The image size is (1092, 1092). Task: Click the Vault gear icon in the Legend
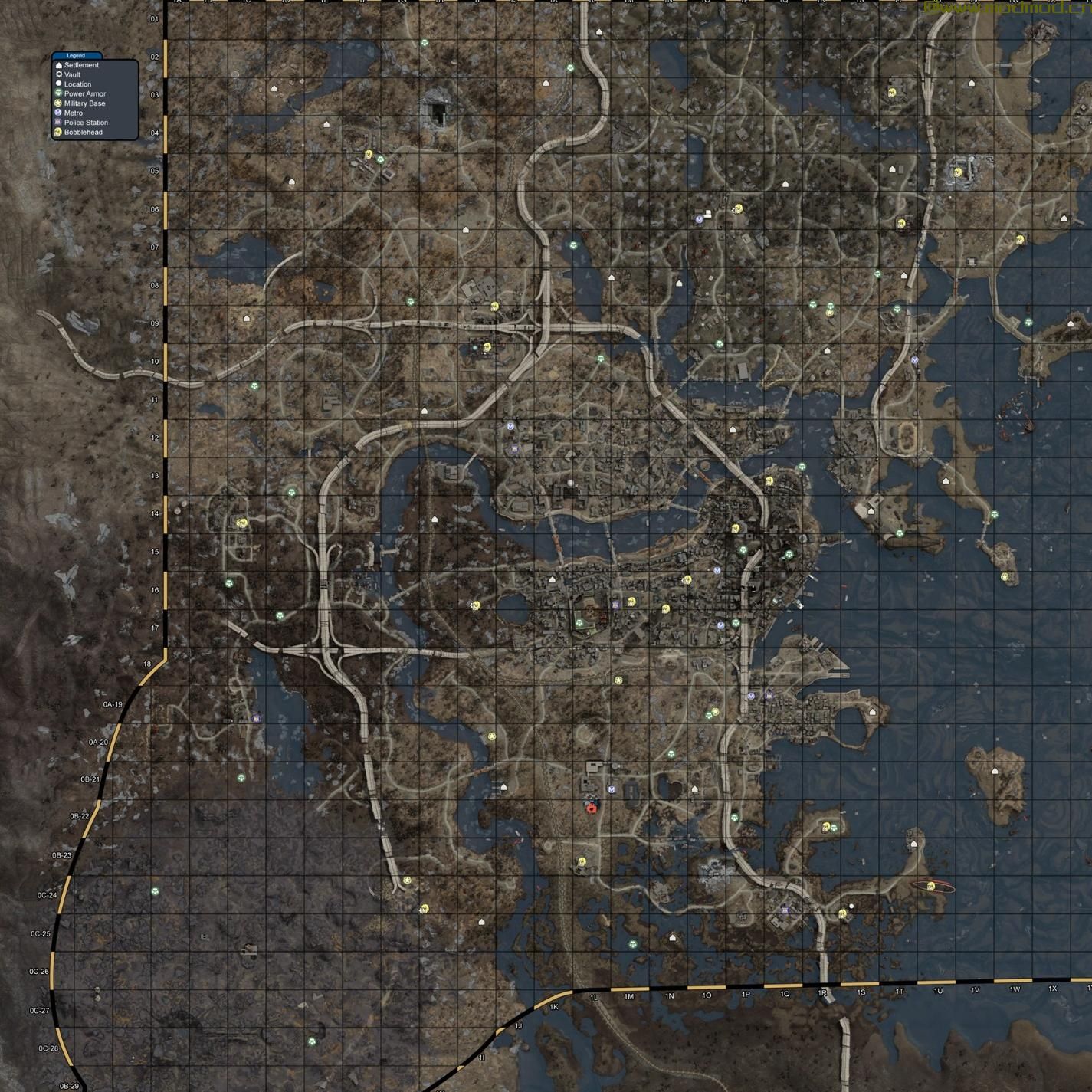click(59, 75)
